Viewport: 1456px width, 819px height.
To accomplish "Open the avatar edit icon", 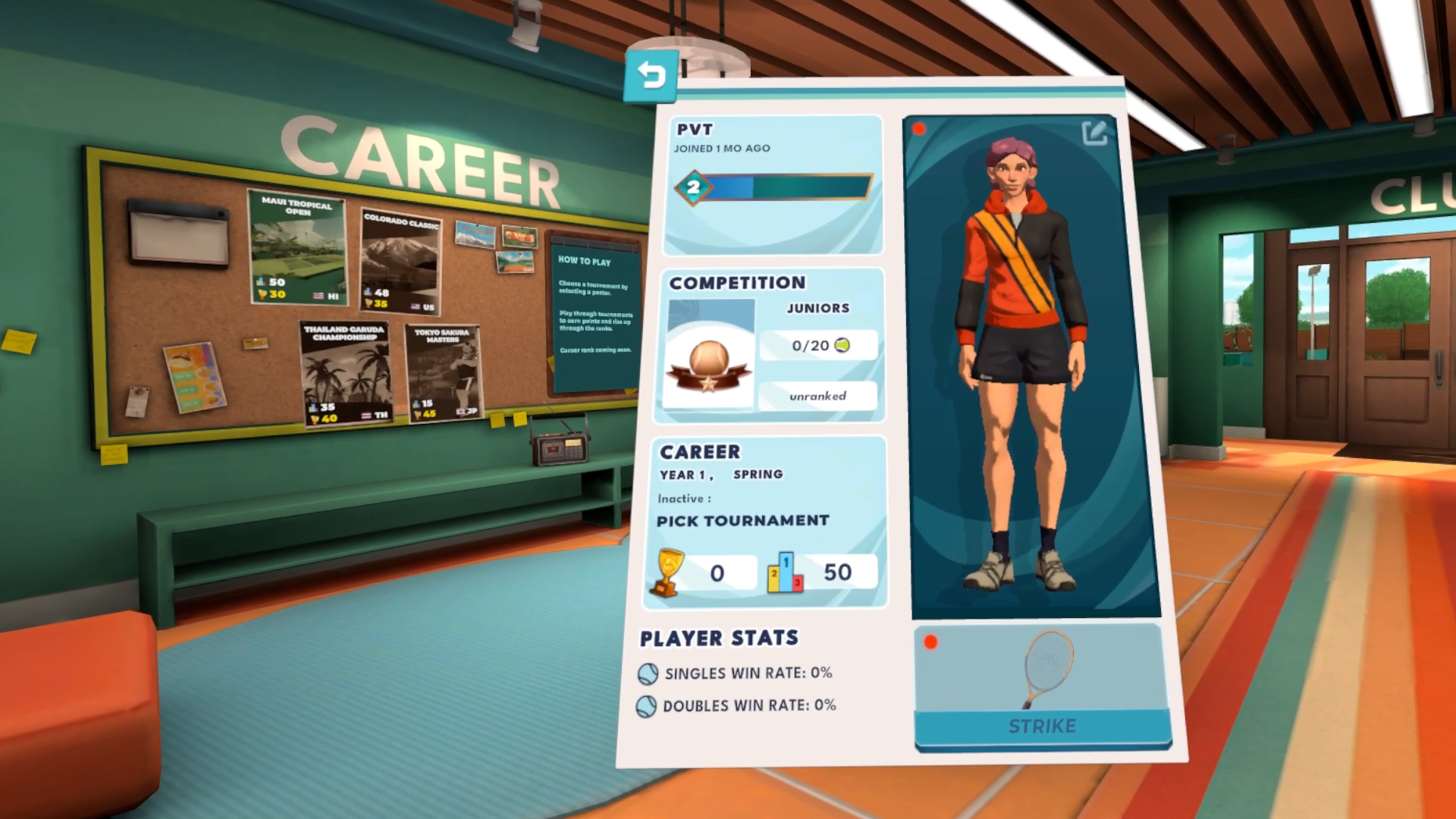I will coord(1094,133).
